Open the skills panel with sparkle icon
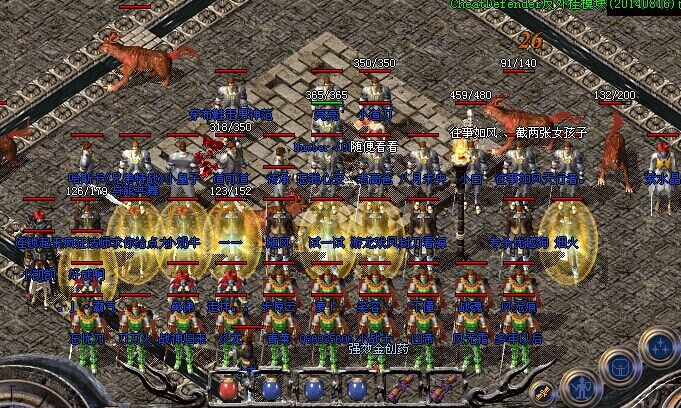This screenshot has height=408, width=681. tap(659, 348)
